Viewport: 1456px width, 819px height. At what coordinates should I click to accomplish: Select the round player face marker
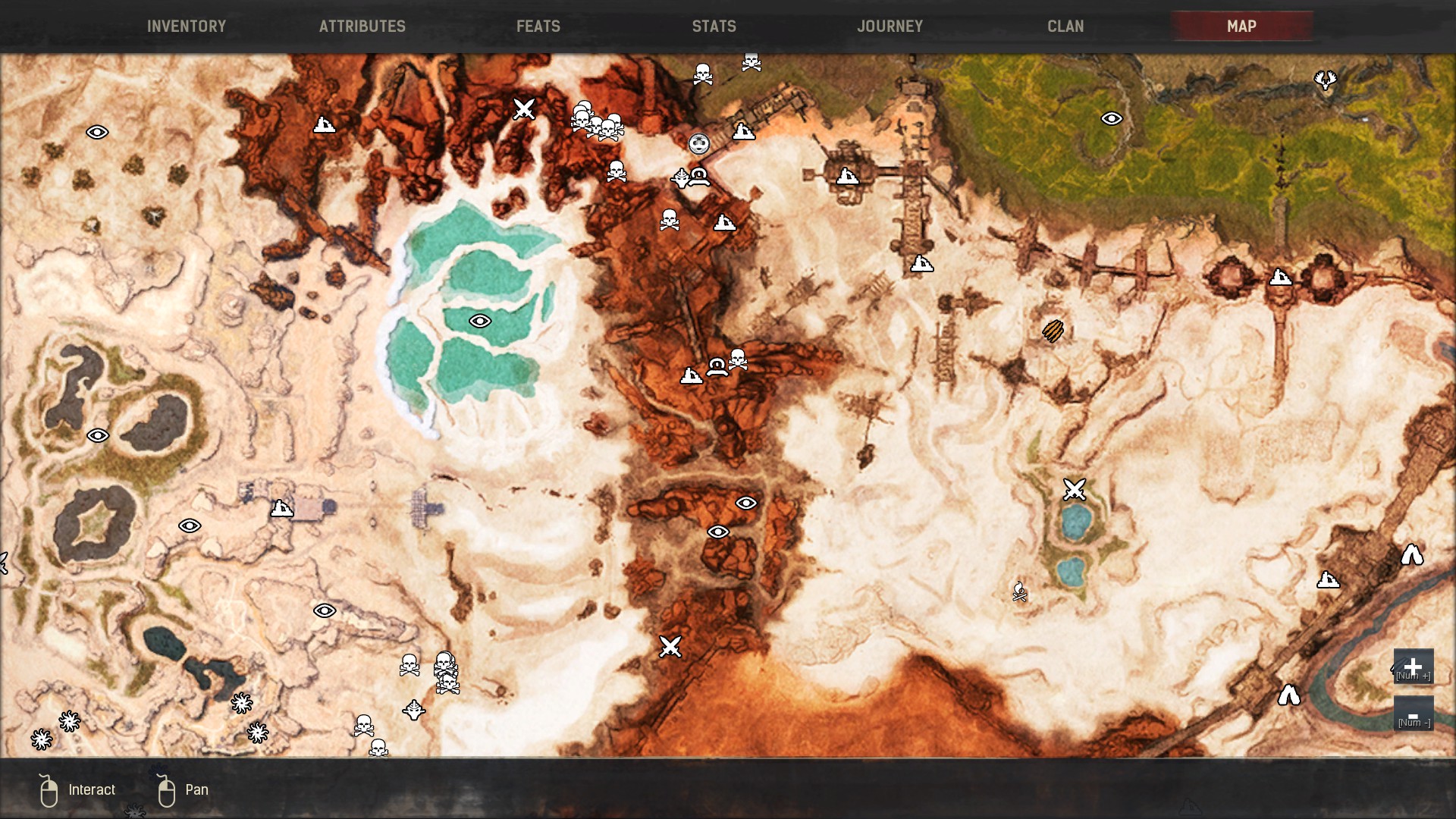698,143
